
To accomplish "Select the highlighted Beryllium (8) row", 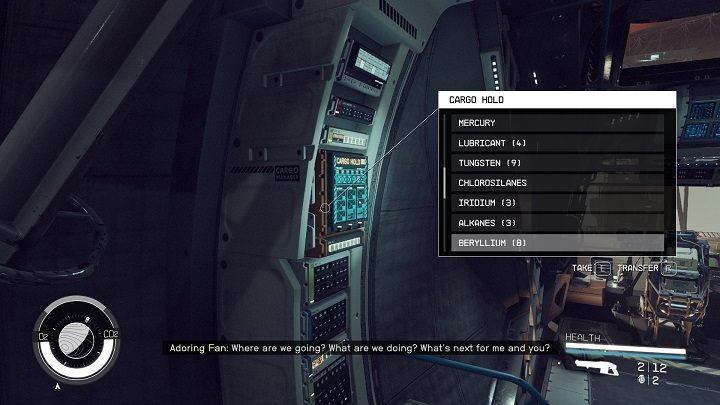I will tap(557, 243).
